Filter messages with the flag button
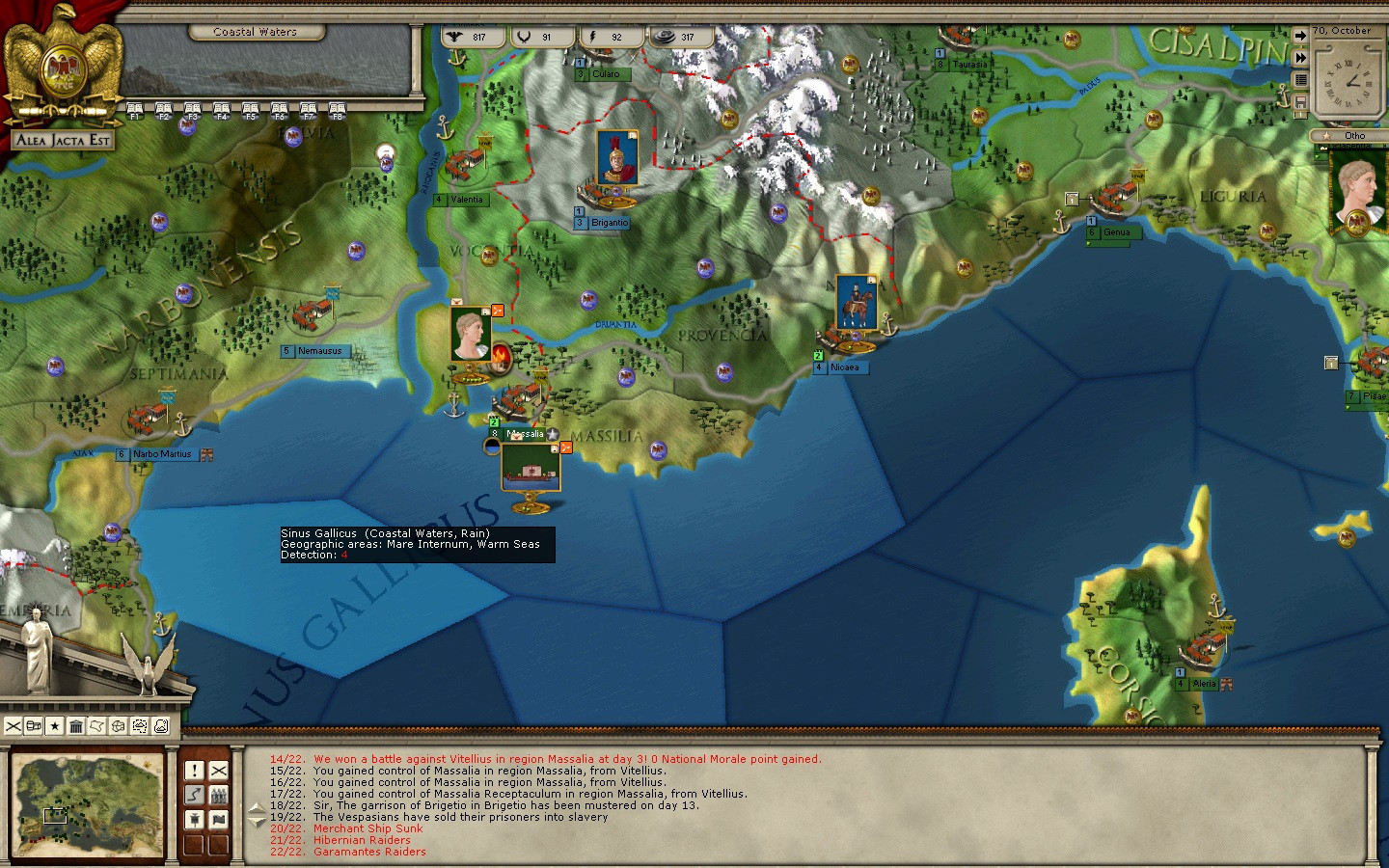 [219, 819]
